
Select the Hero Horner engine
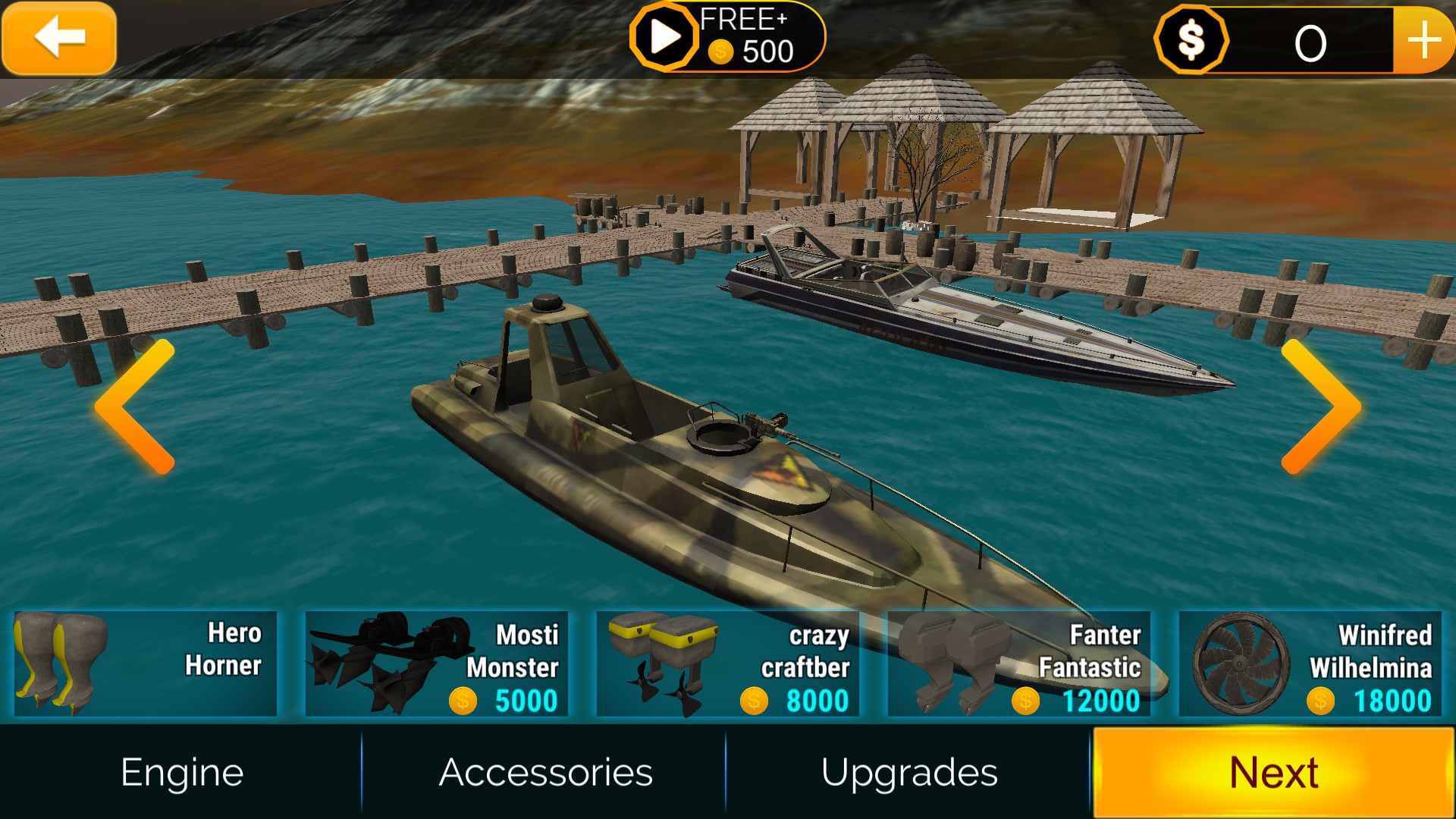tap(146, 664)
